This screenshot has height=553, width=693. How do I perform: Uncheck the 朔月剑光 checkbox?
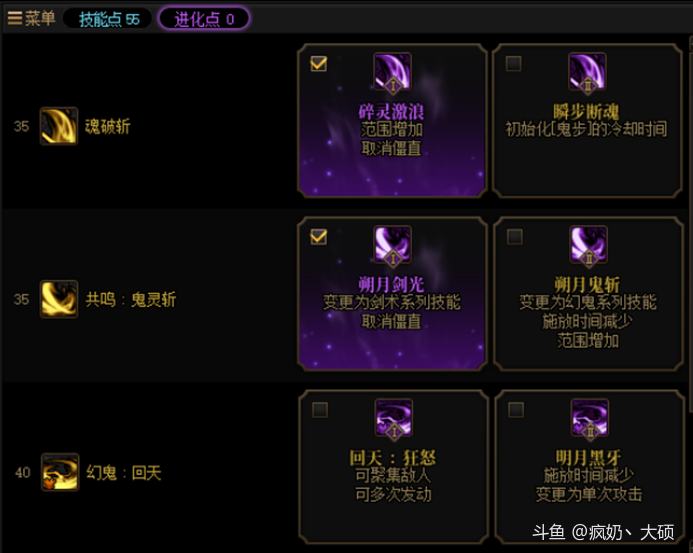point(319,237)
